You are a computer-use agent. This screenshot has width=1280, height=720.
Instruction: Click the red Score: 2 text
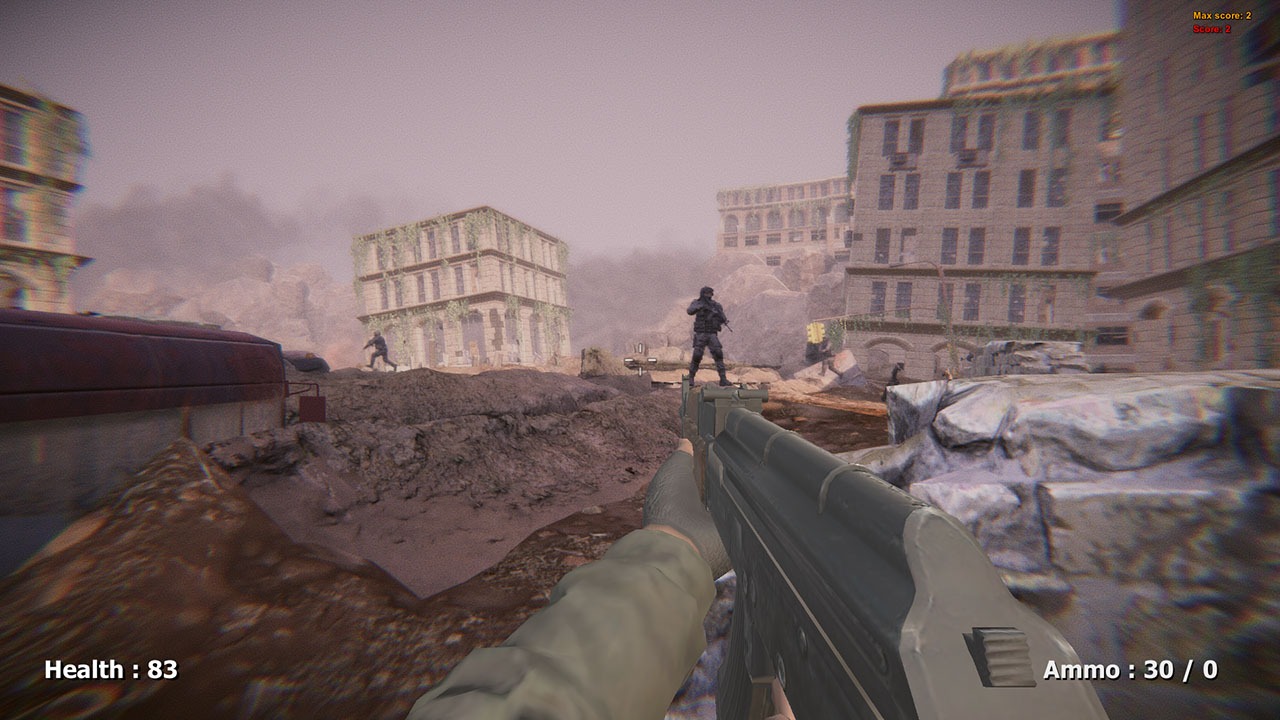click(x=1213, y=31)
